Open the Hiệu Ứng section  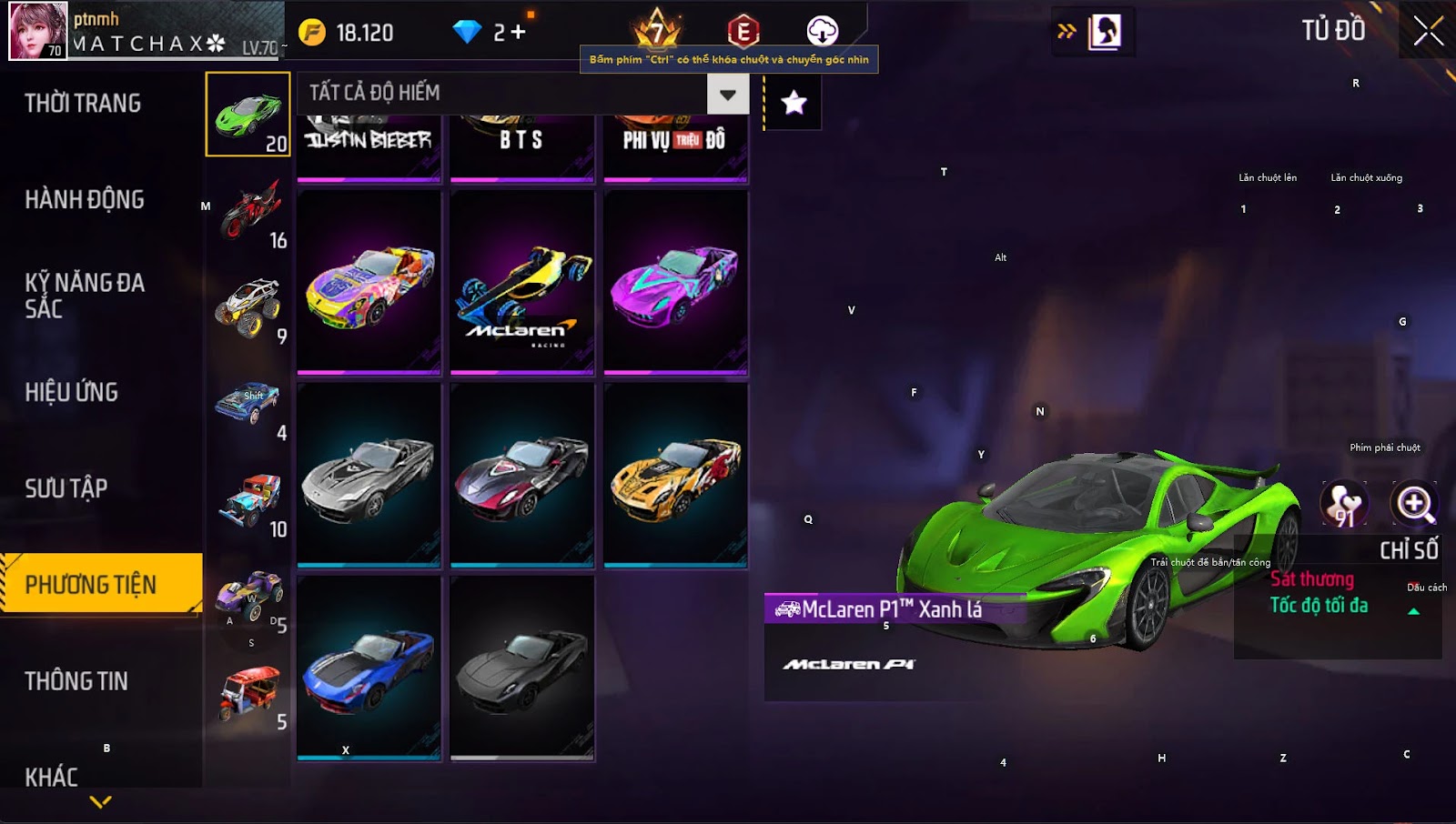point(72,392)
